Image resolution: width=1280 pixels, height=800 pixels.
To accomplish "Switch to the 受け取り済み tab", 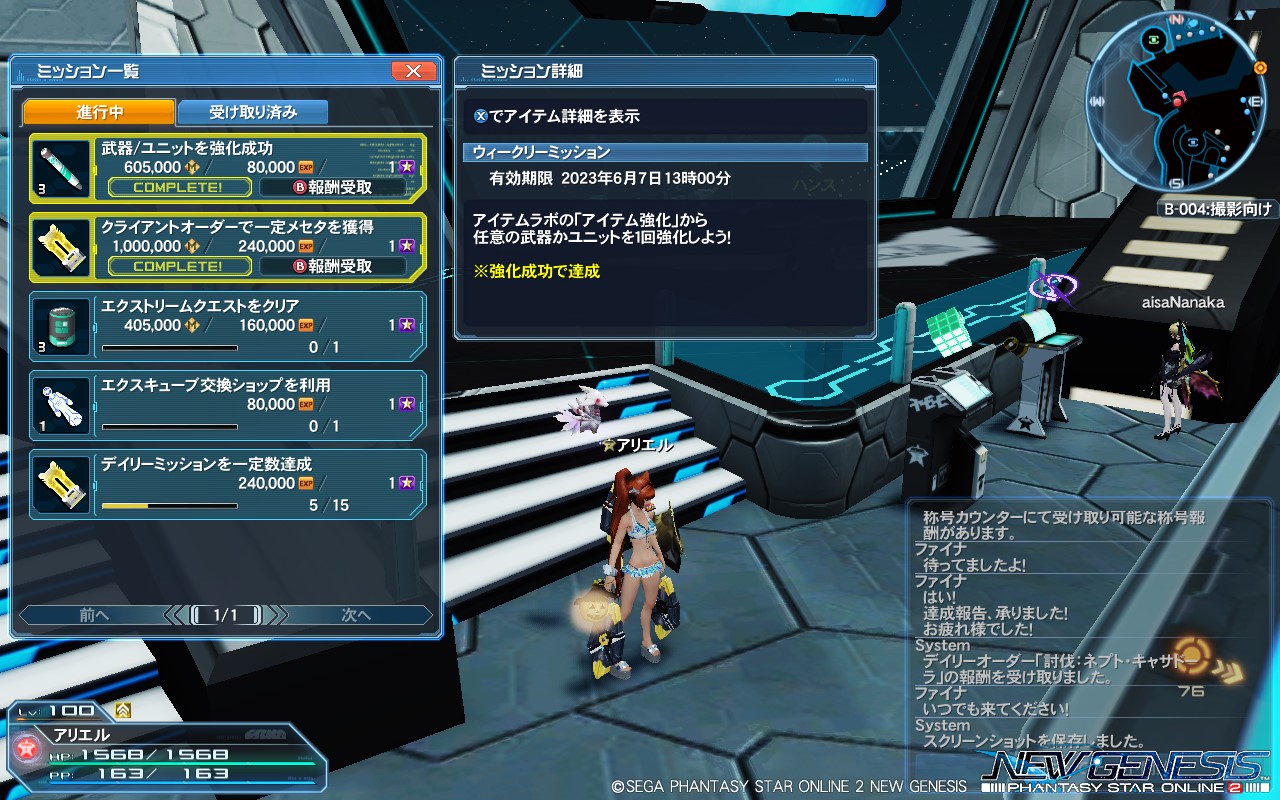I will click(252, 112).
